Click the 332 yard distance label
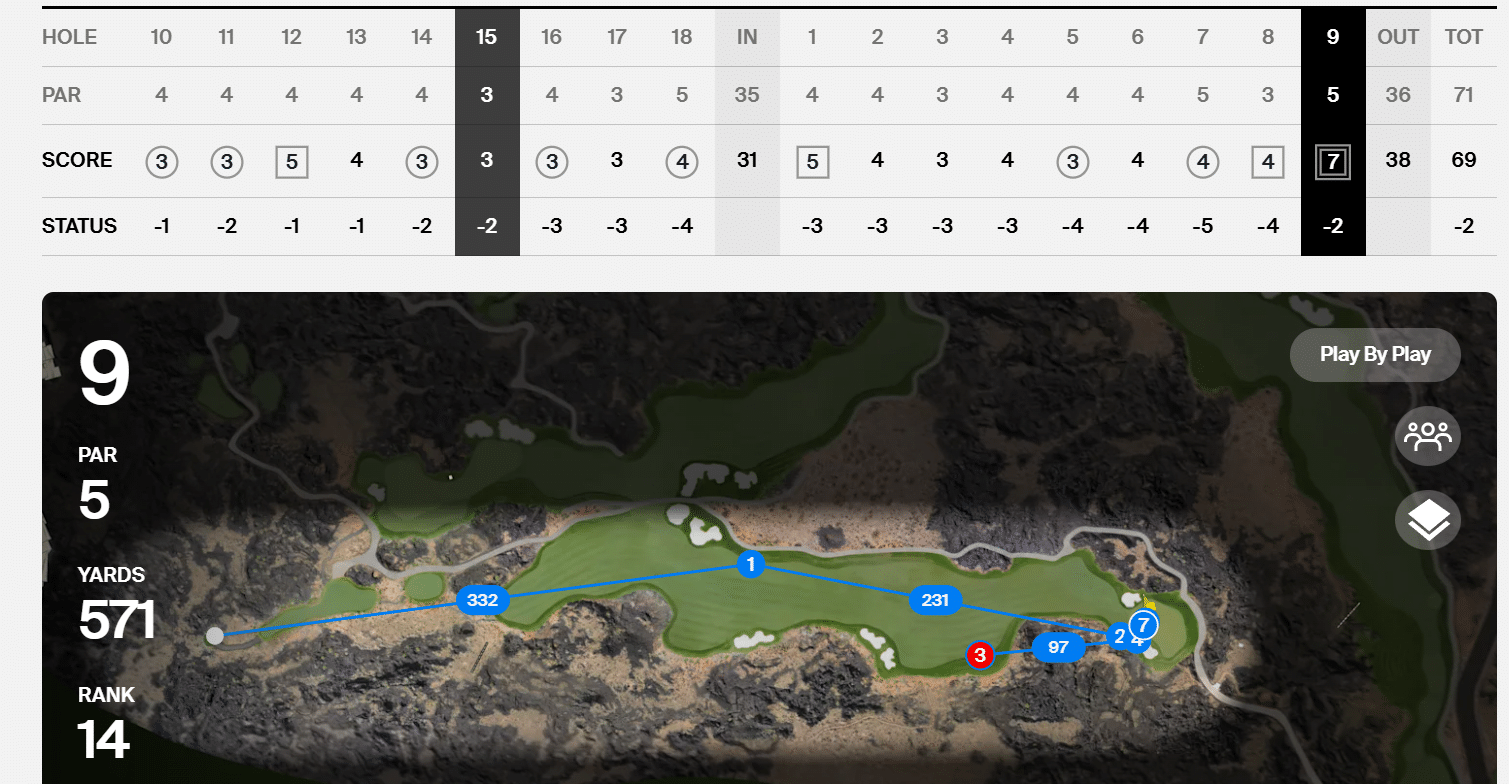 coord(482,600)
